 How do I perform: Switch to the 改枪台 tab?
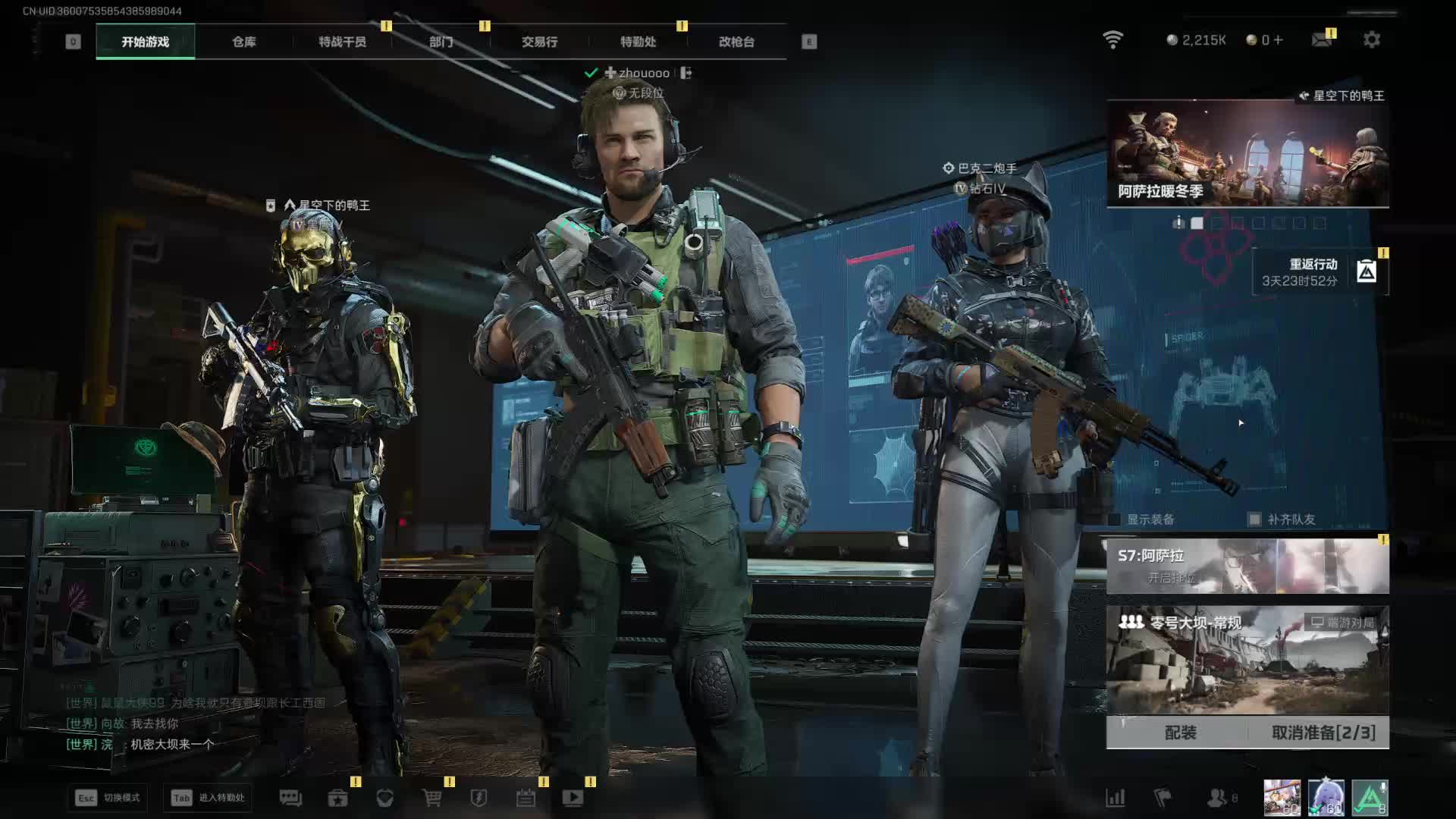point(736,42)
